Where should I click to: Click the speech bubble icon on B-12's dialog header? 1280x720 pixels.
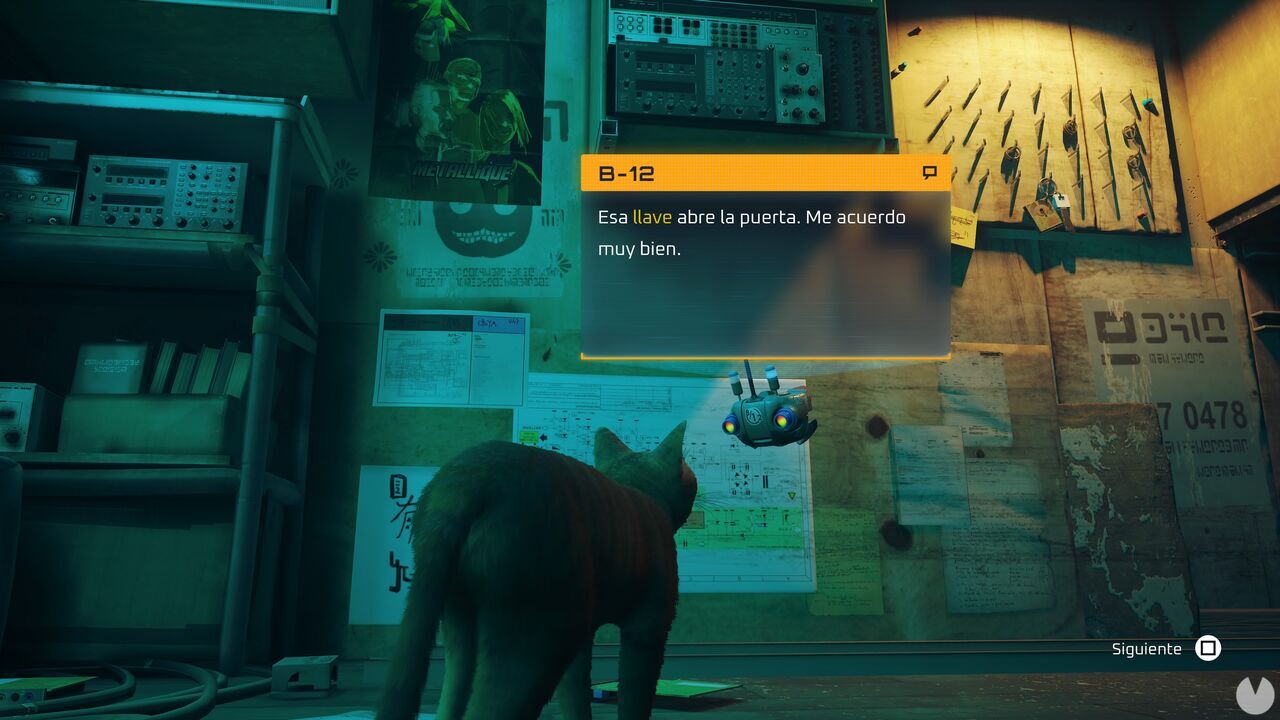931,173
